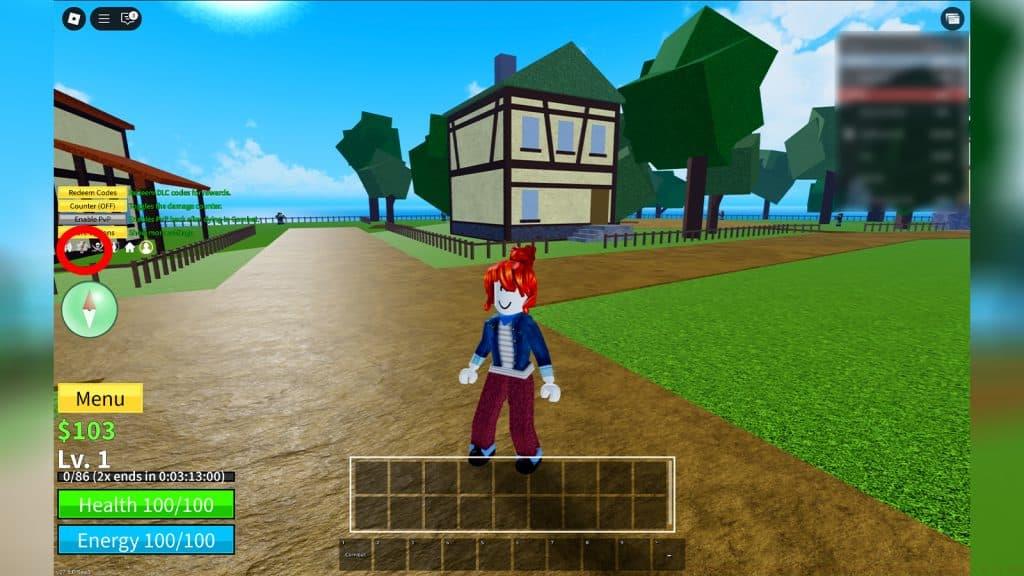Open the yellow Menu button
Screen dimensions: 1024x576
point(100,398)
